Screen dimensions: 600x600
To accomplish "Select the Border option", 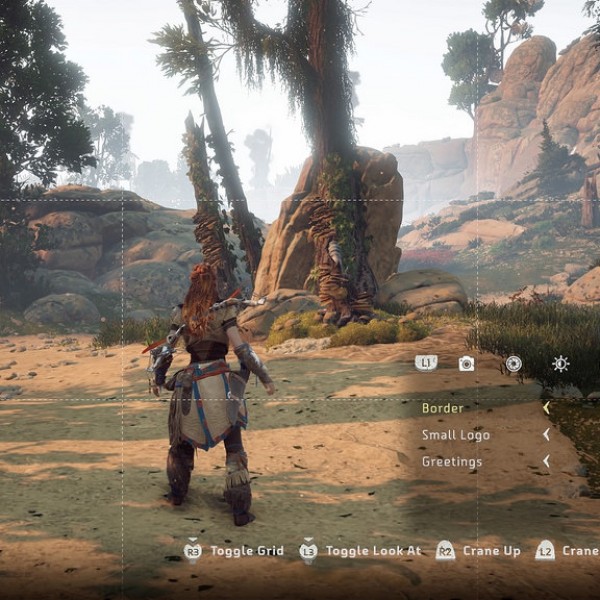I will tap(443, 408).
